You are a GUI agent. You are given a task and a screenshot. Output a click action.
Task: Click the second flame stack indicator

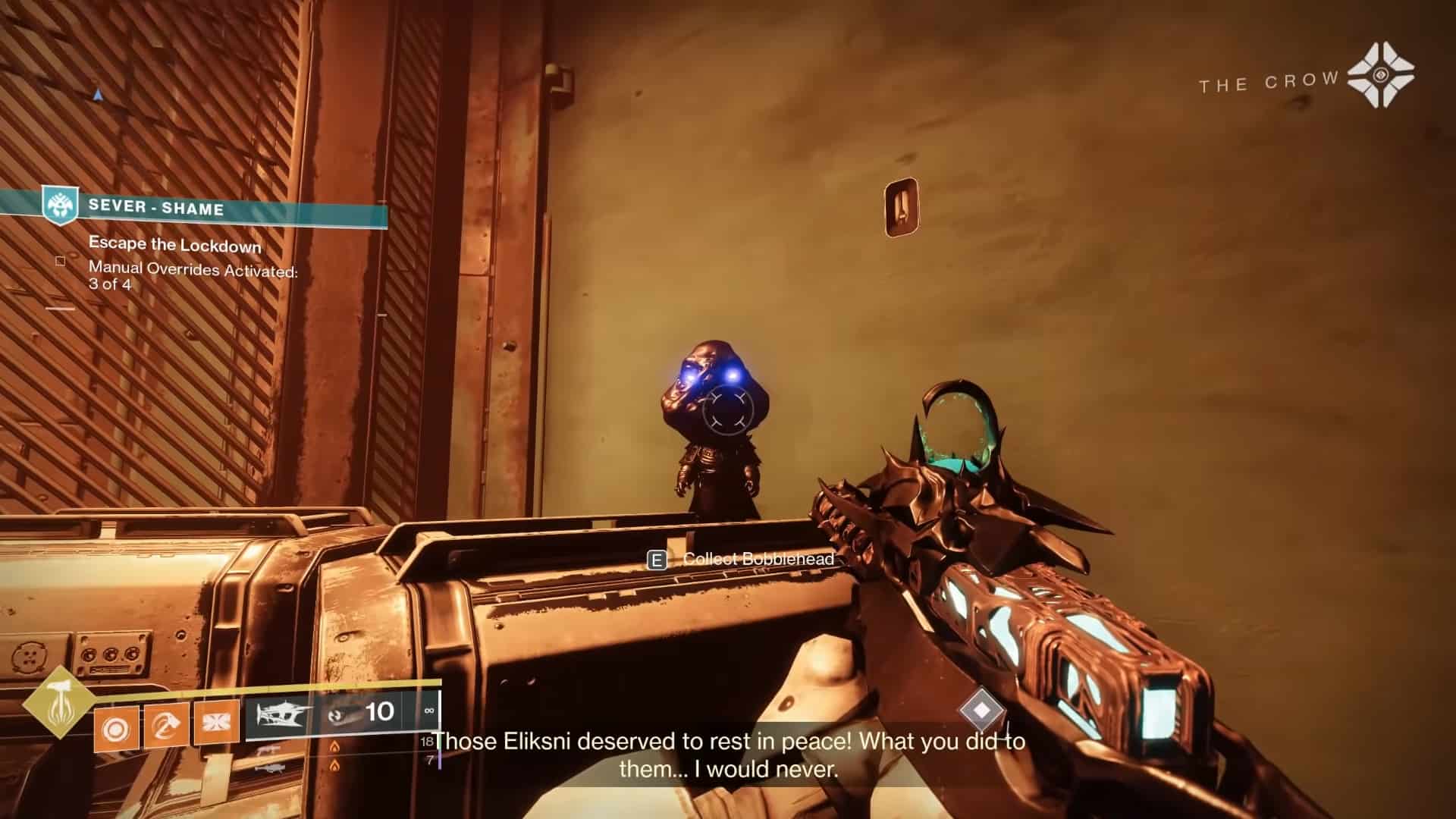point(334,767)
